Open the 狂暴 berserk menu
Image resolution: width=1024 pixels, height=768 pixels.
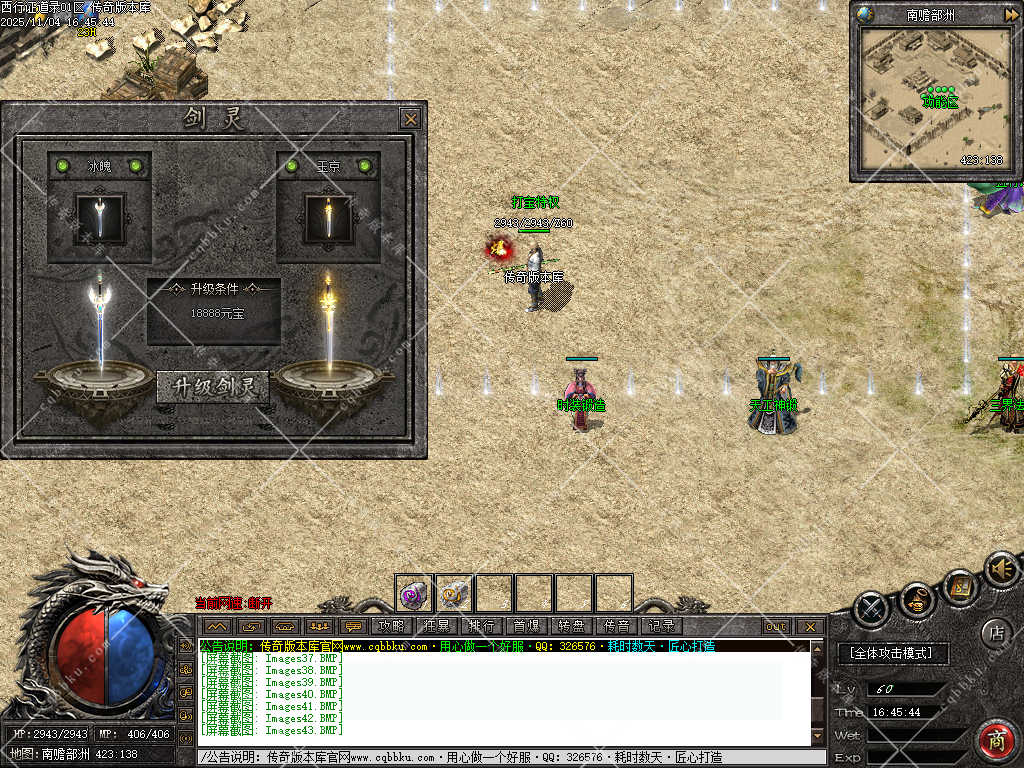pyautogui.click(x=436, y=626)
